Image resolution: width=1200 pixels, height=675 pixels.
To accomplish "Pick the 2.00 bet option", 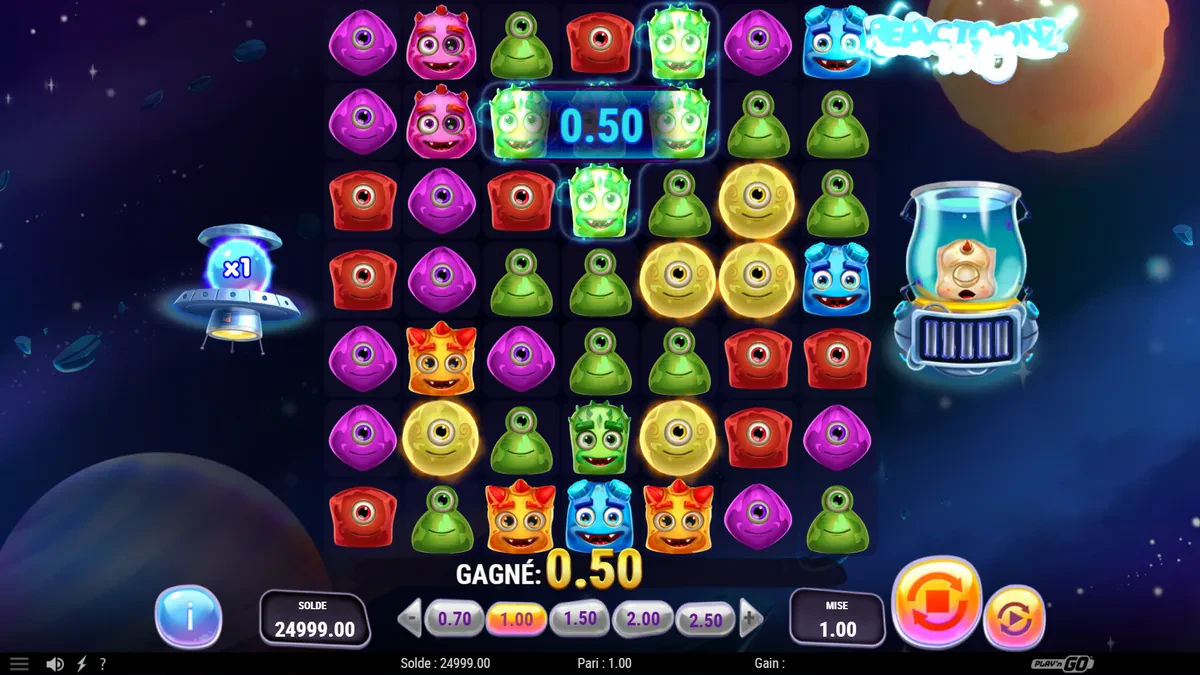I will click(x=643, y=619).
